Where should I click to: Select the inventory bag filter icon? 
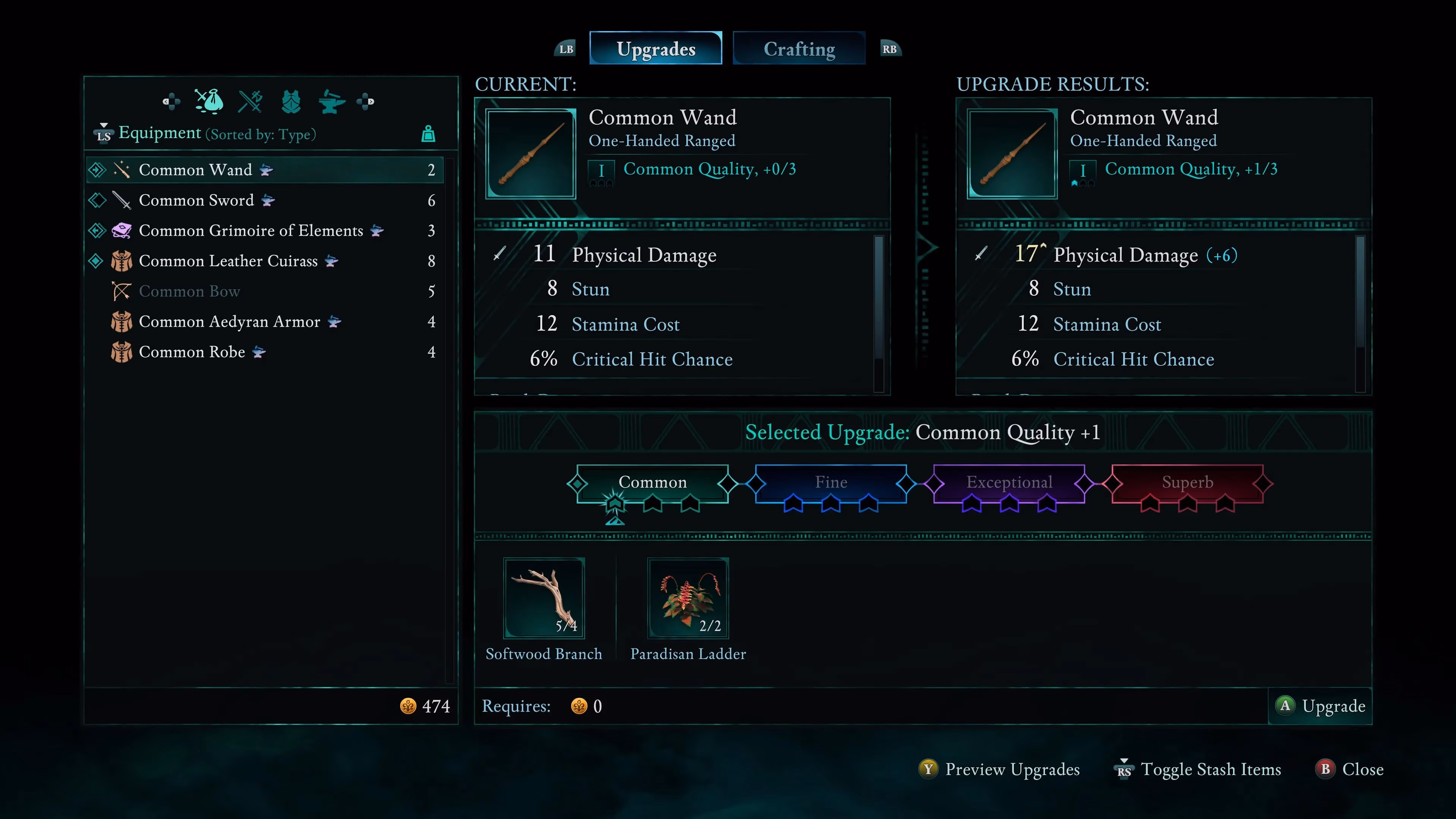click(209, 102)
